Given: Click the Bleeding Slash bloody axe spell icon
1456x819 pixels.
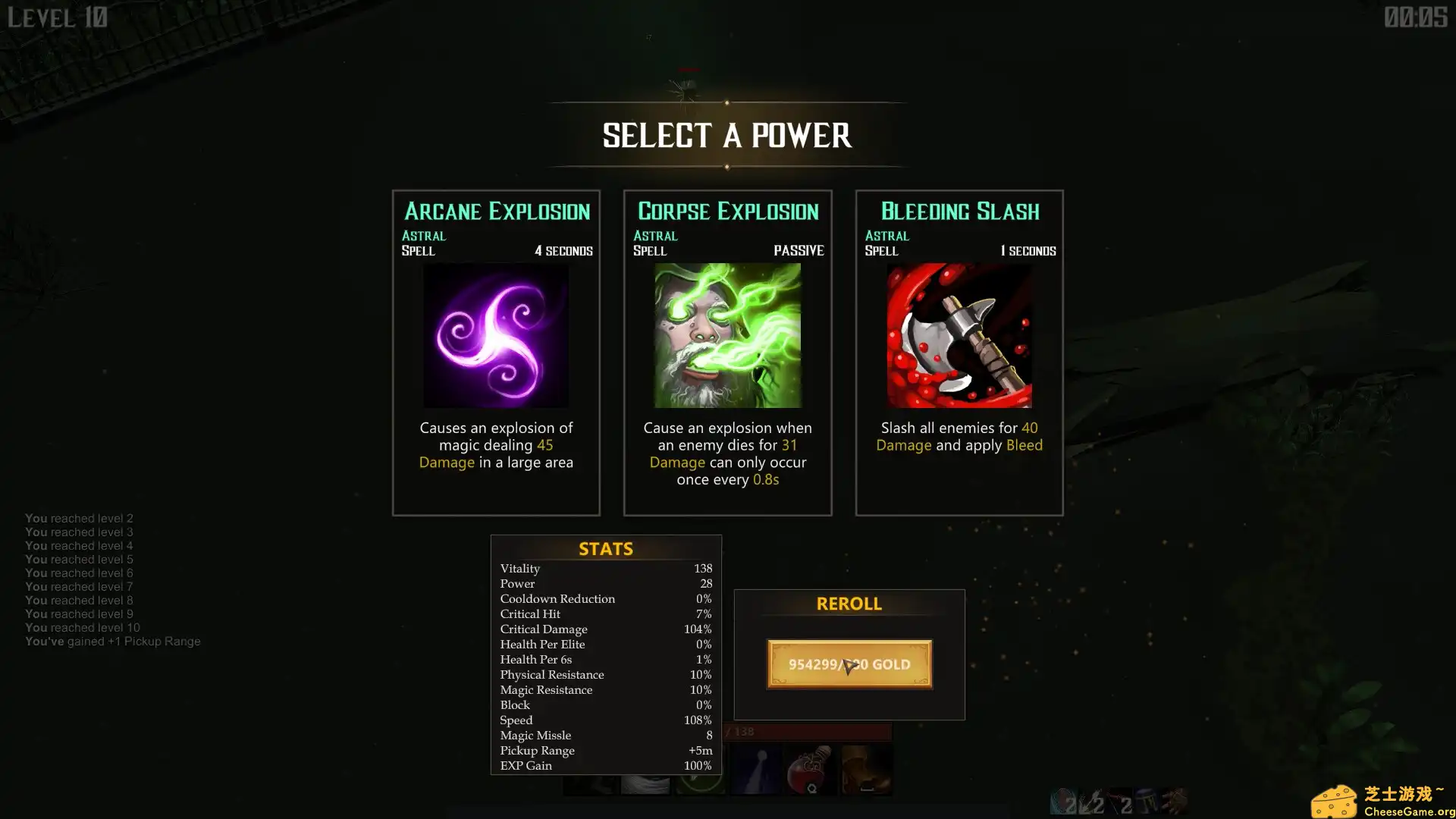Looking at the screenshot, I should pyautogui.click(x=959, y=336).
